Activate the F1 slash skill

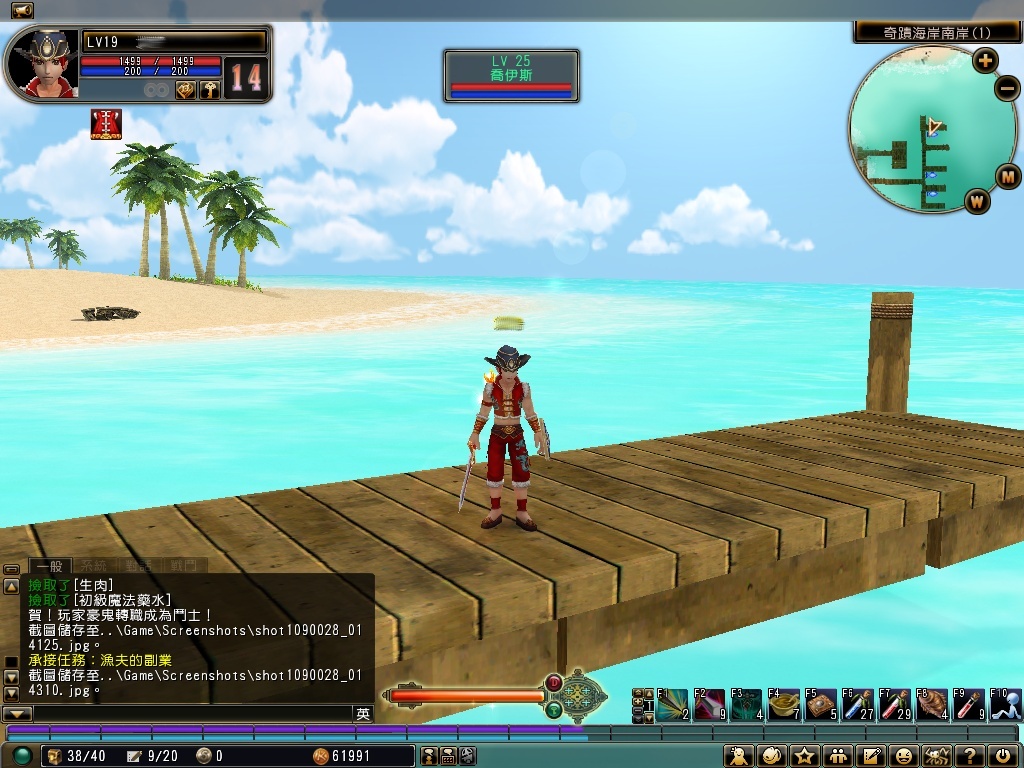[672, 704]
